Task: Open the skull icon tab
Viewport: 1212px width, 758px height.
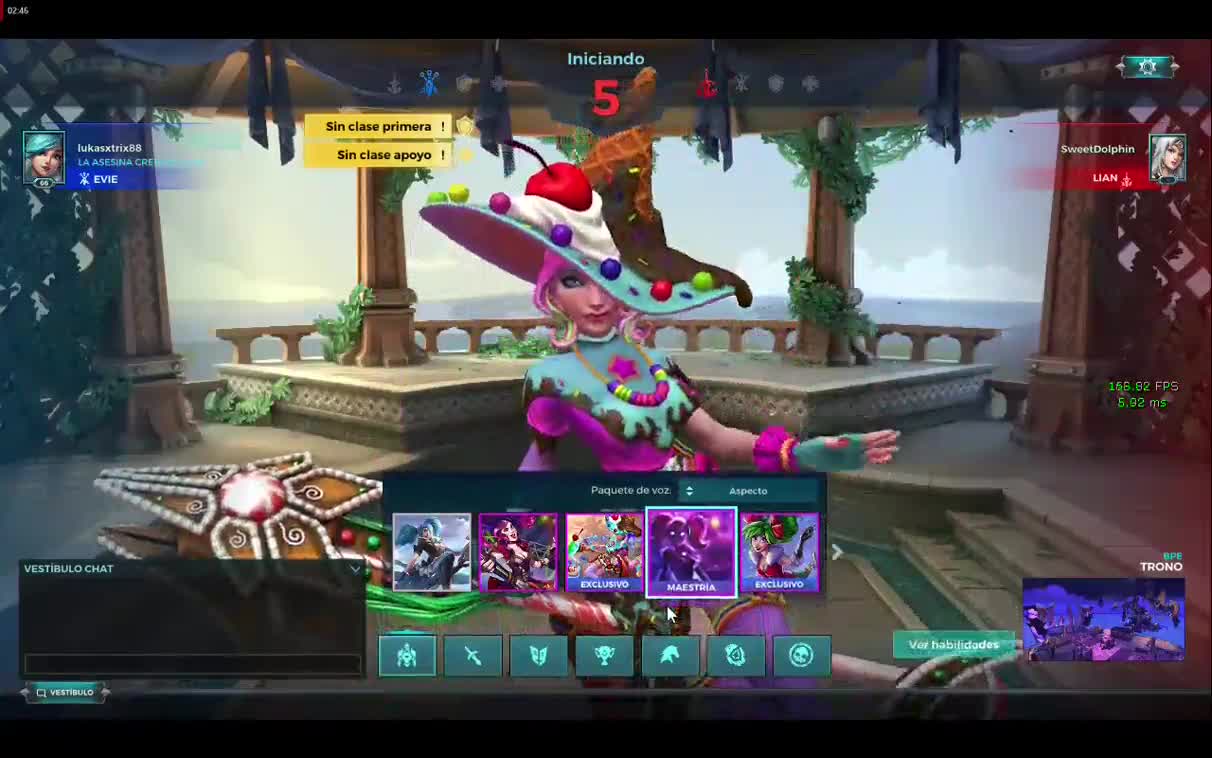Action: coord(801,655)
